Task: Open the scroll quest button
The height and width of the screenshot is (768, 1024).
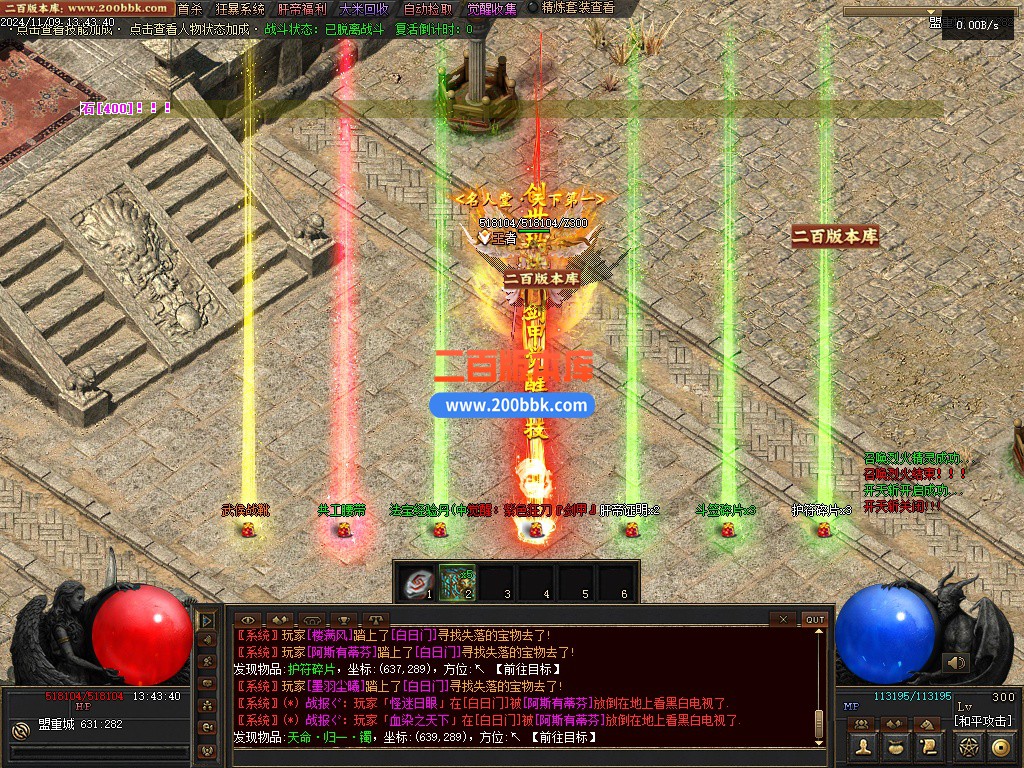Action: pyautogui.click(x=929, y=746)
